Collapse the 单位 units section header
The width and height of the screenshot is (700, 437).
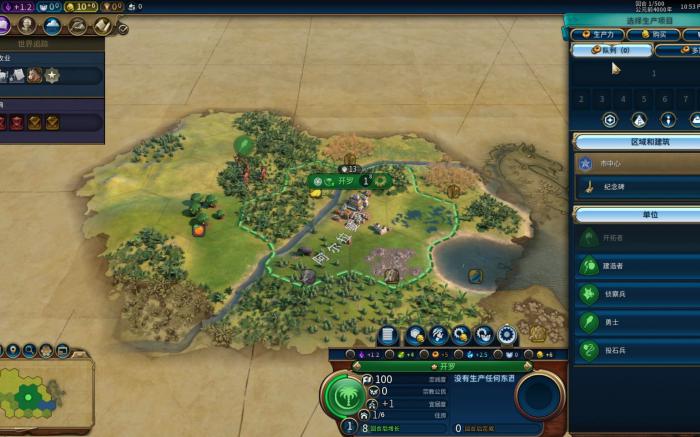[636, 214]
